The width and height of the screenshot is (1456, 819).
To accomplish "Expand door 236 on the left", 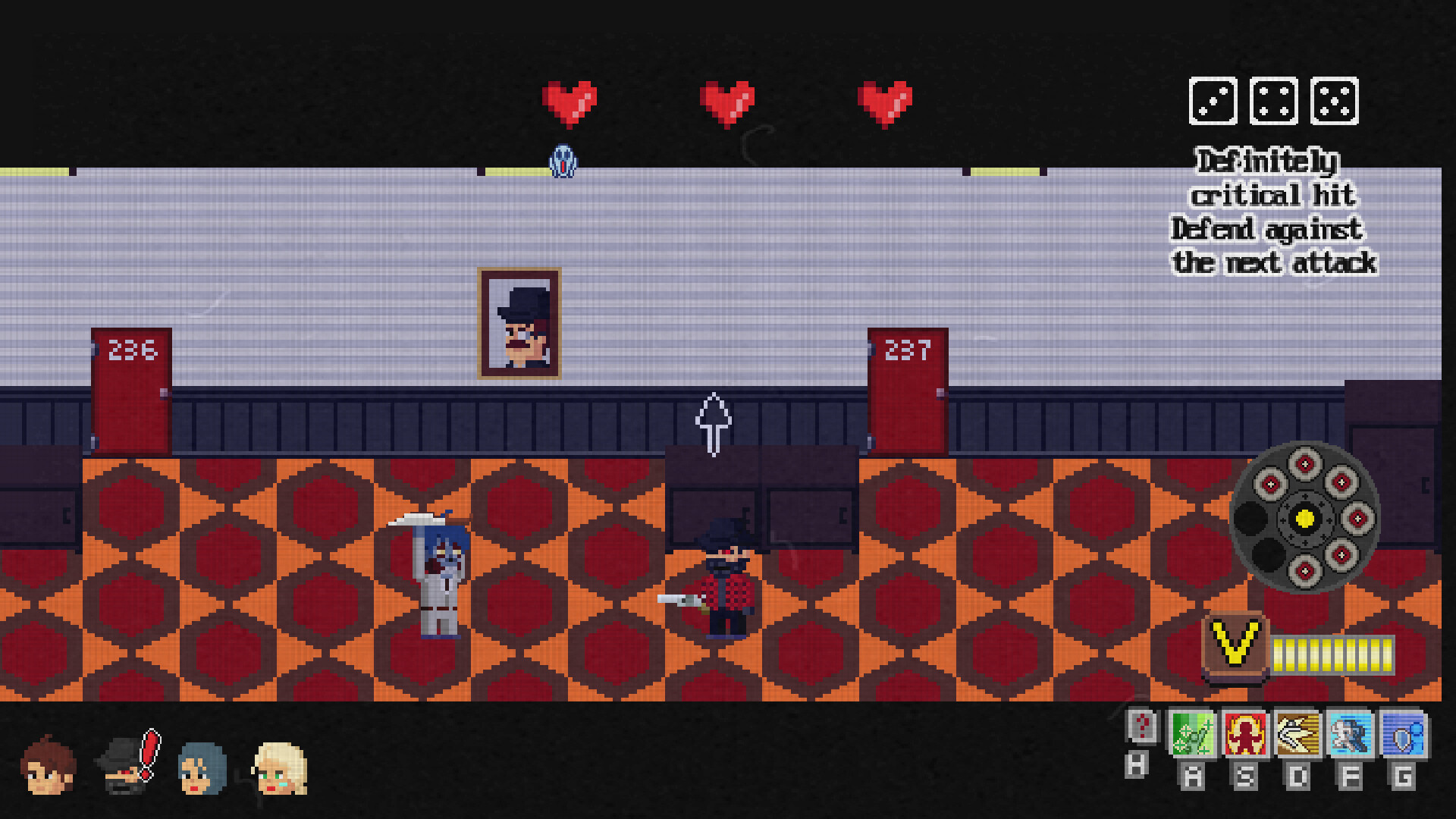I will [x=130, y=391].
